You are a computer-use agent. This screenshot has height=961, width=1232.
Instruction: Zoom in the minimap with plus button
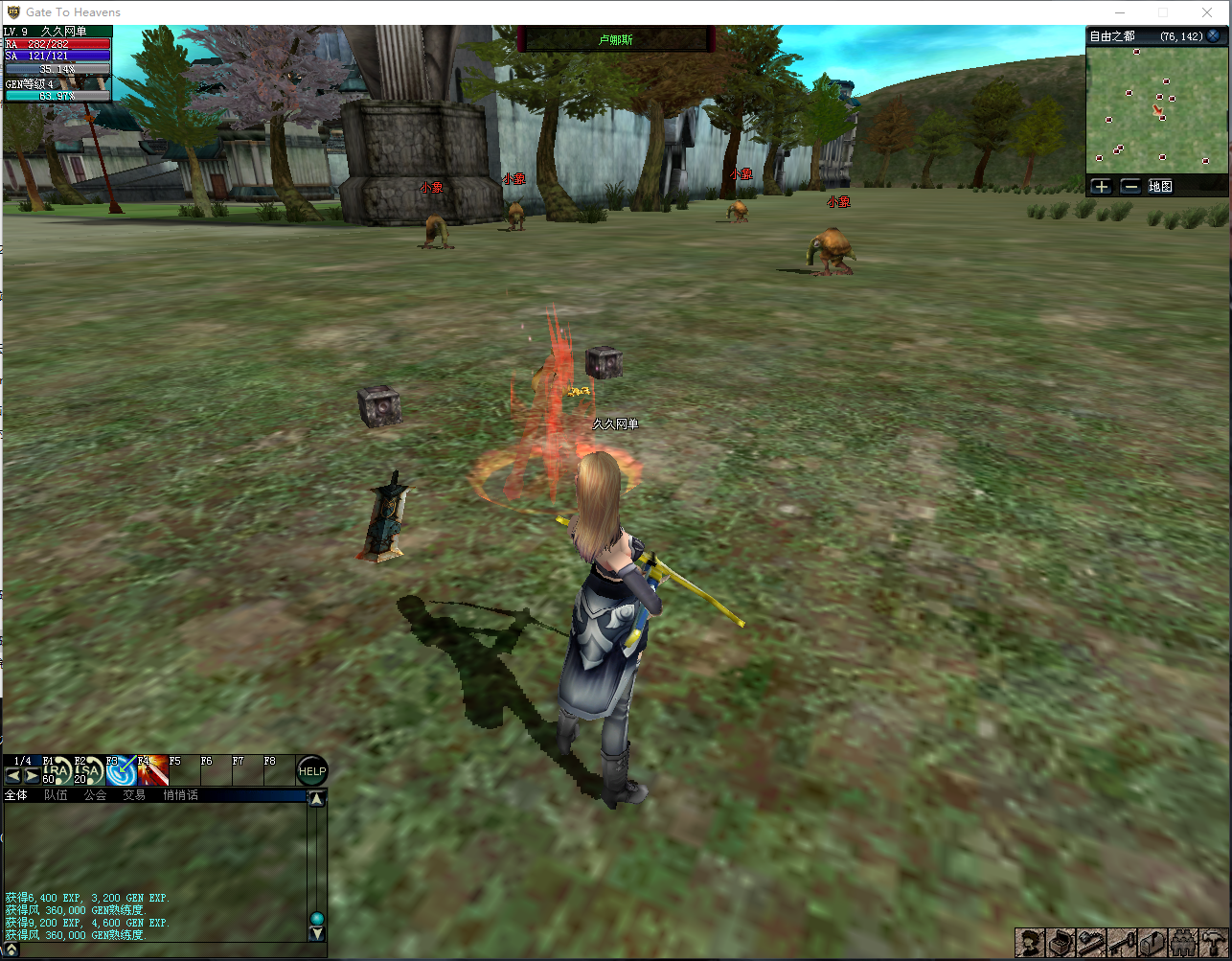tap(1101, 187)
